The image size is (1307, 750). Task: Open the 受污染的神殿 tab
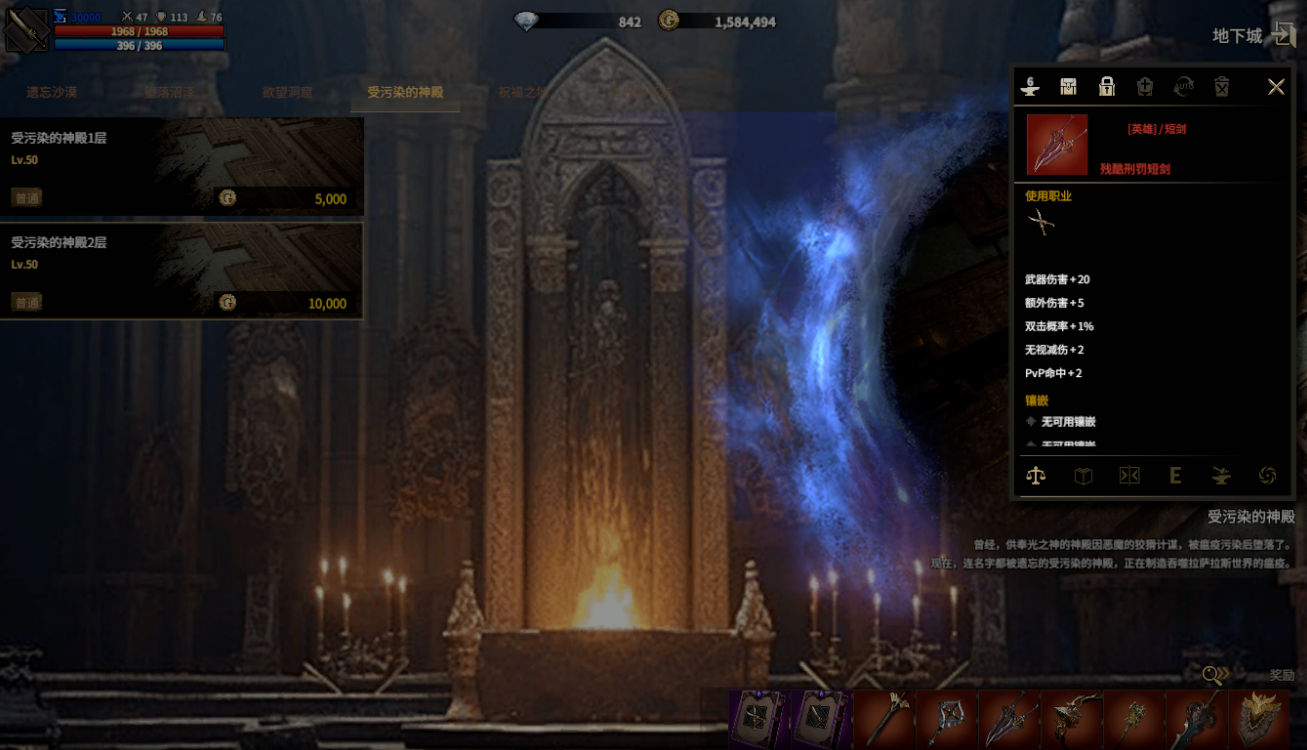coord(405,92)
